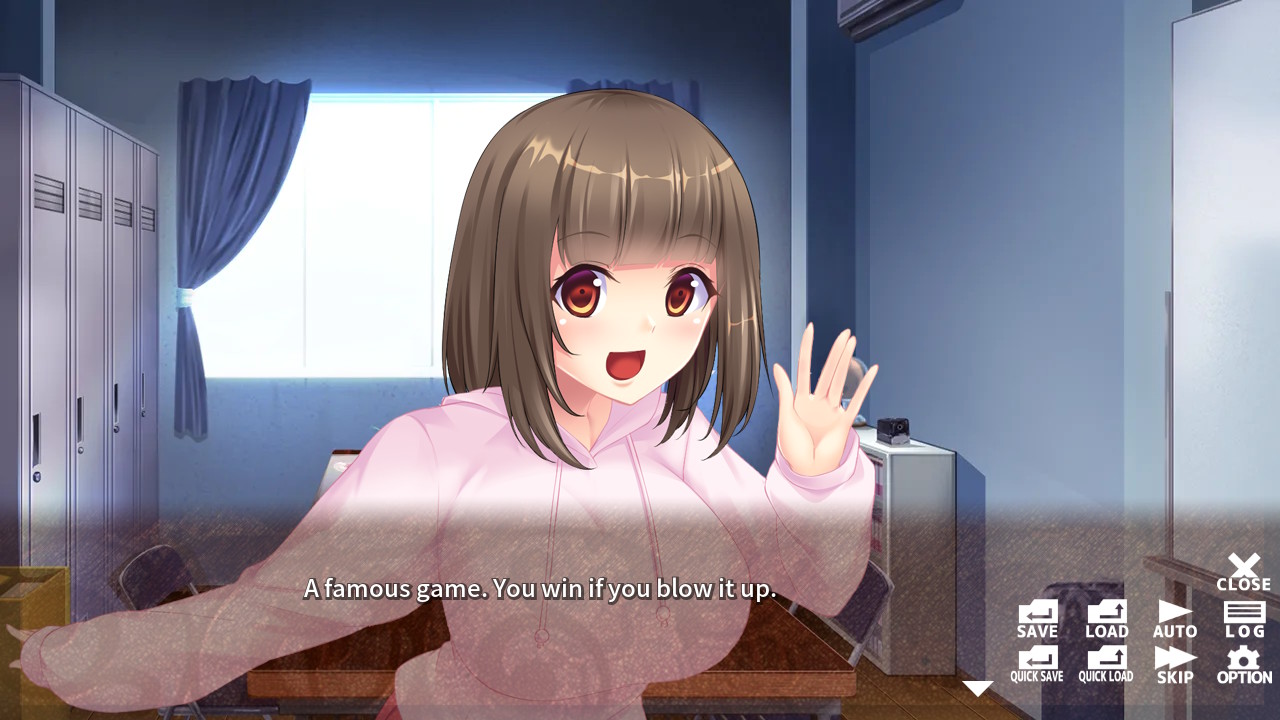Click the dialogue text box to advance
The image size is (1280, 720).
[x=540, y=590]
